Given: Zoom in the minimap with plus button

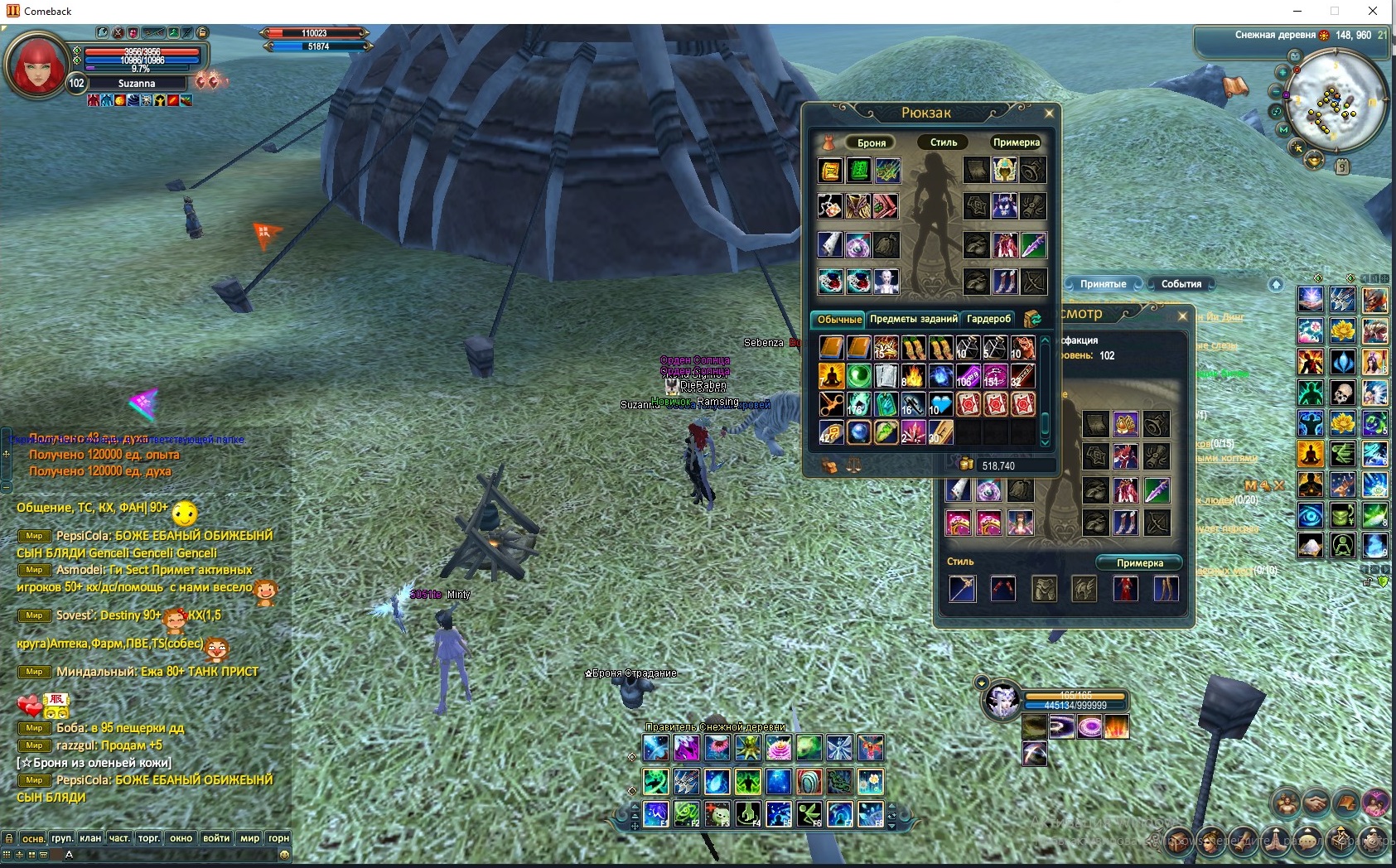Looking at the screenshot, I should 1282,72.
